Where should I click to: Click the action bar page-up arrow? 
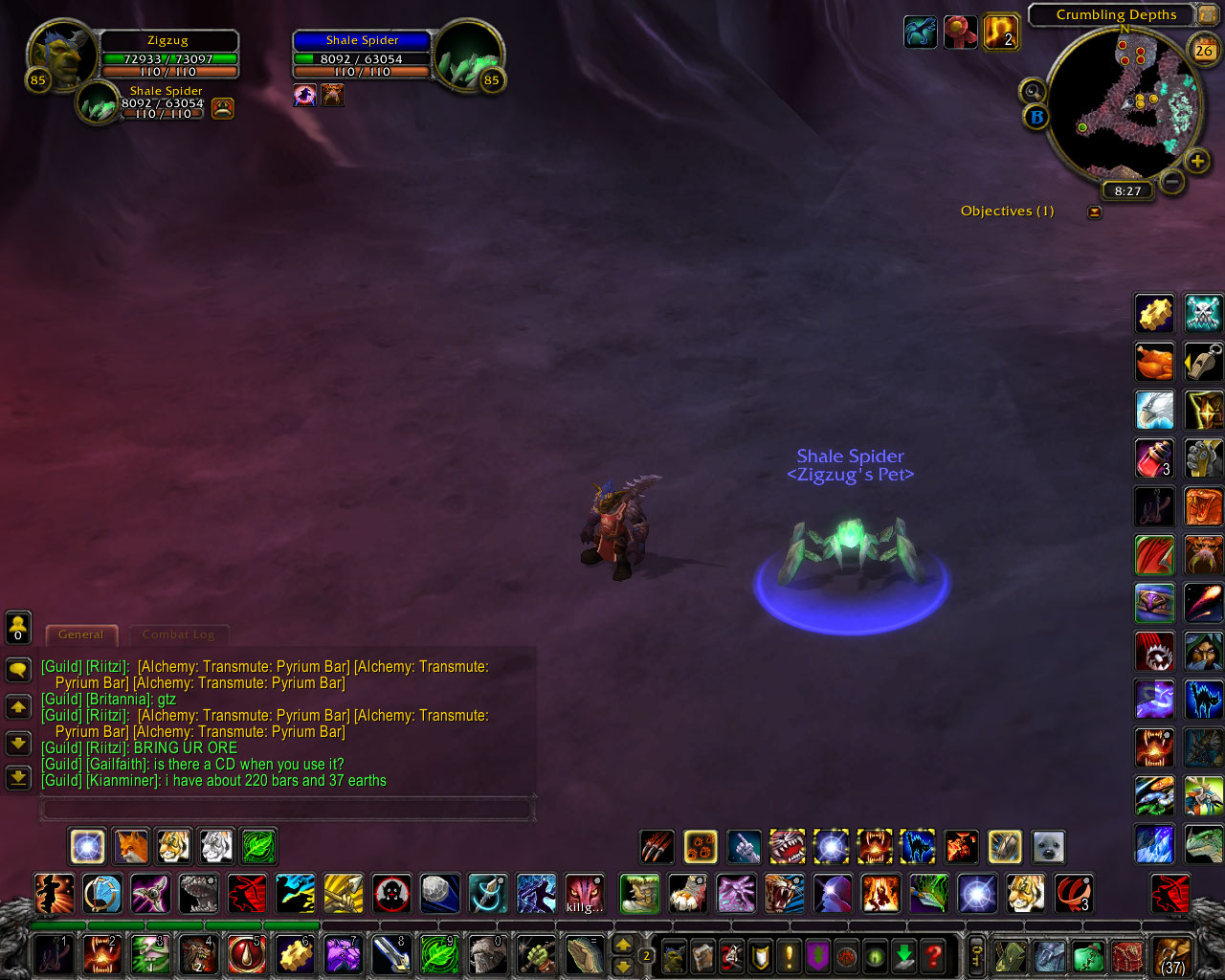coord(622,943)
